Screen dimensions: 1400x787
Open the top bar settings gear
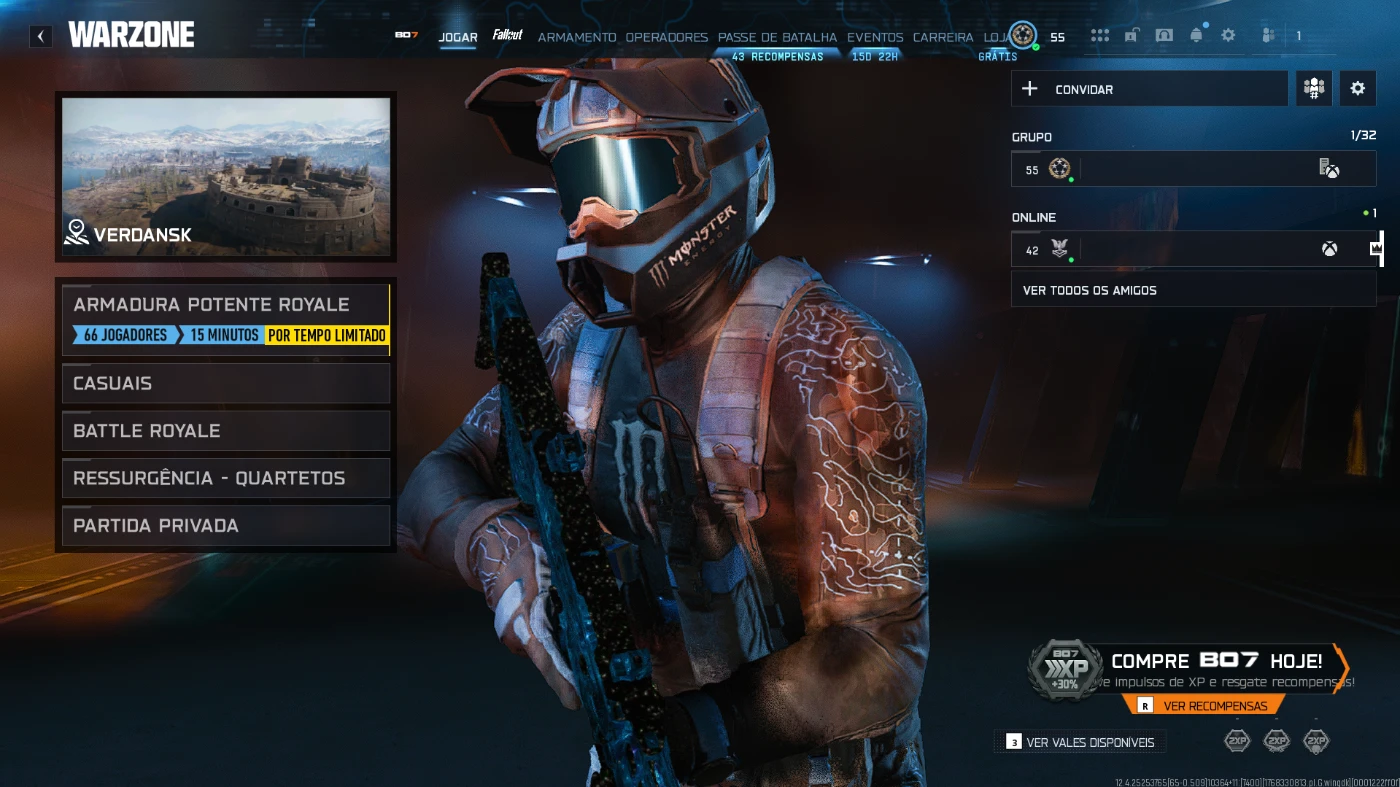[1228, 36]
